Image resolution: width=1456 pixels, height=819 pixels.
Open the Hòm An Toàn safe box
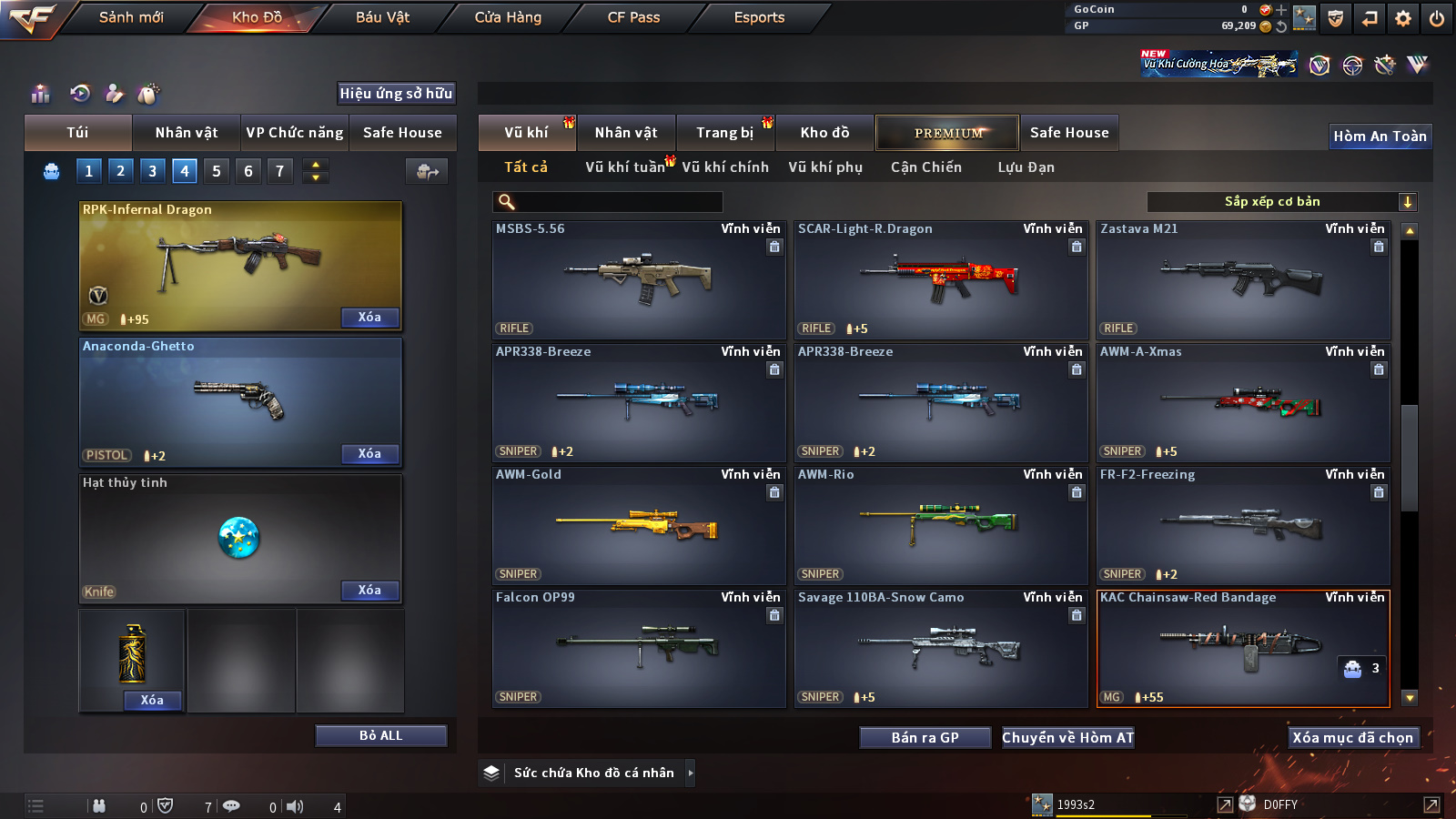coord(1380,136)
